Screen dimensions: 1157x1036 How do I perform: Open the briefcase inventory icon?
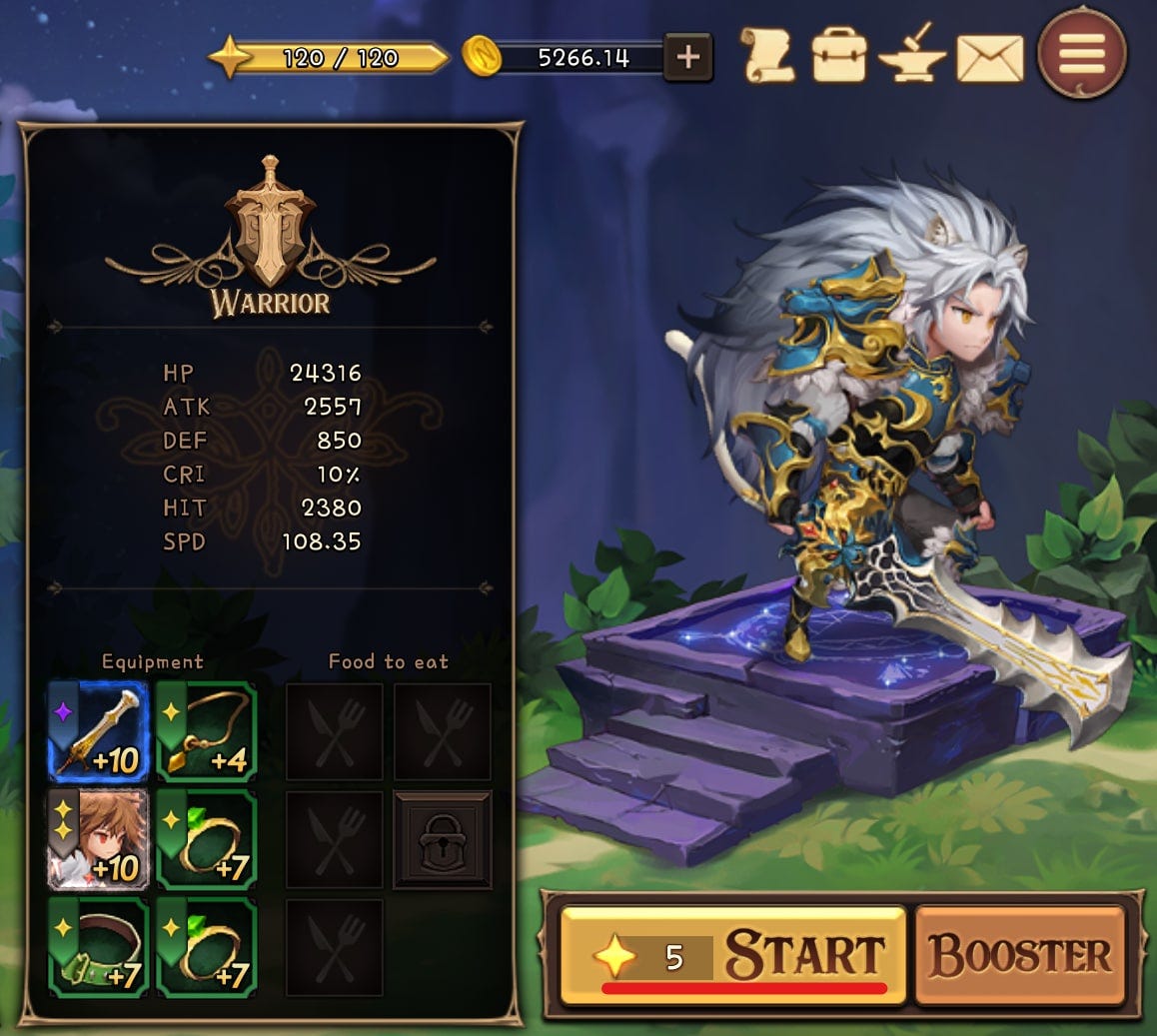coord(838,57)
